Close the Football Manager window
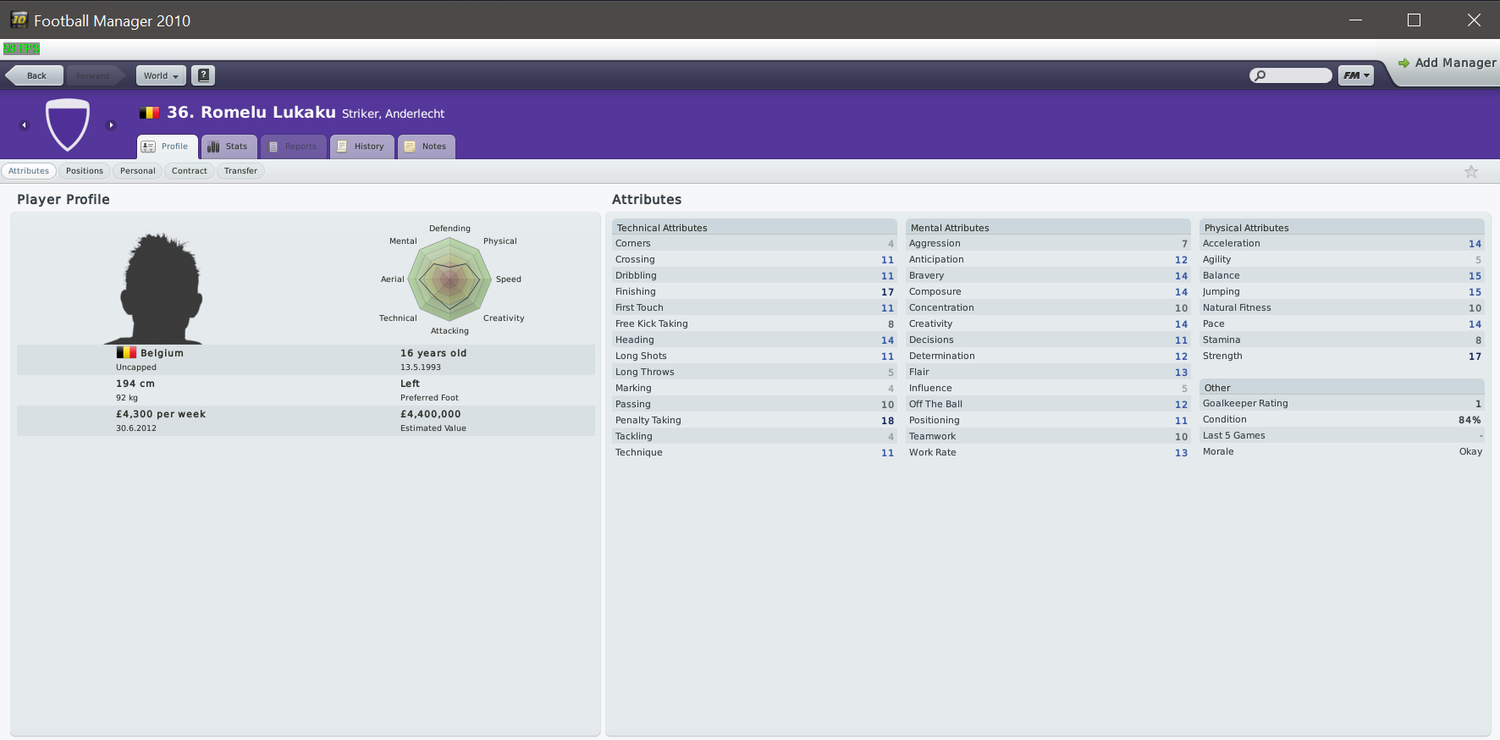Screen dimensions: 1500x740 click(1473, 20)
